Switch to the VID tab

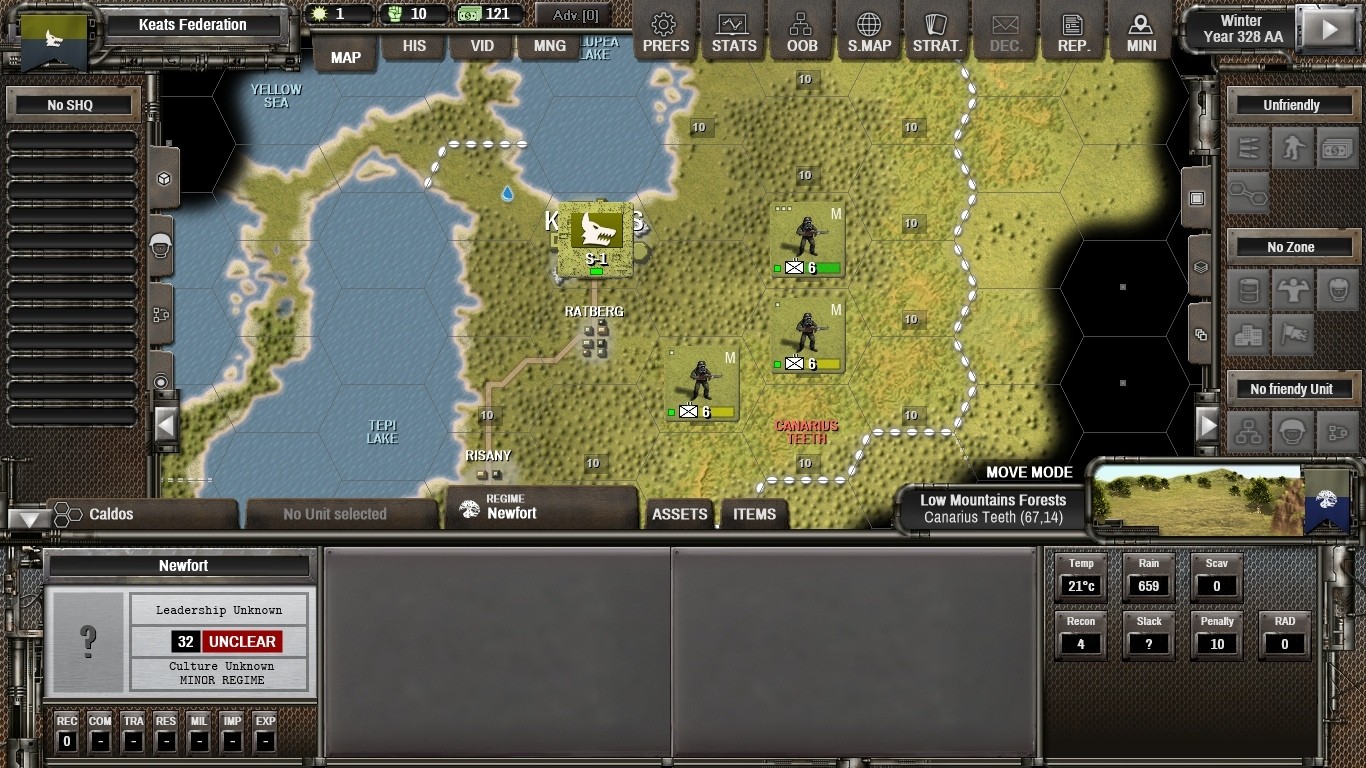point(482,46)
